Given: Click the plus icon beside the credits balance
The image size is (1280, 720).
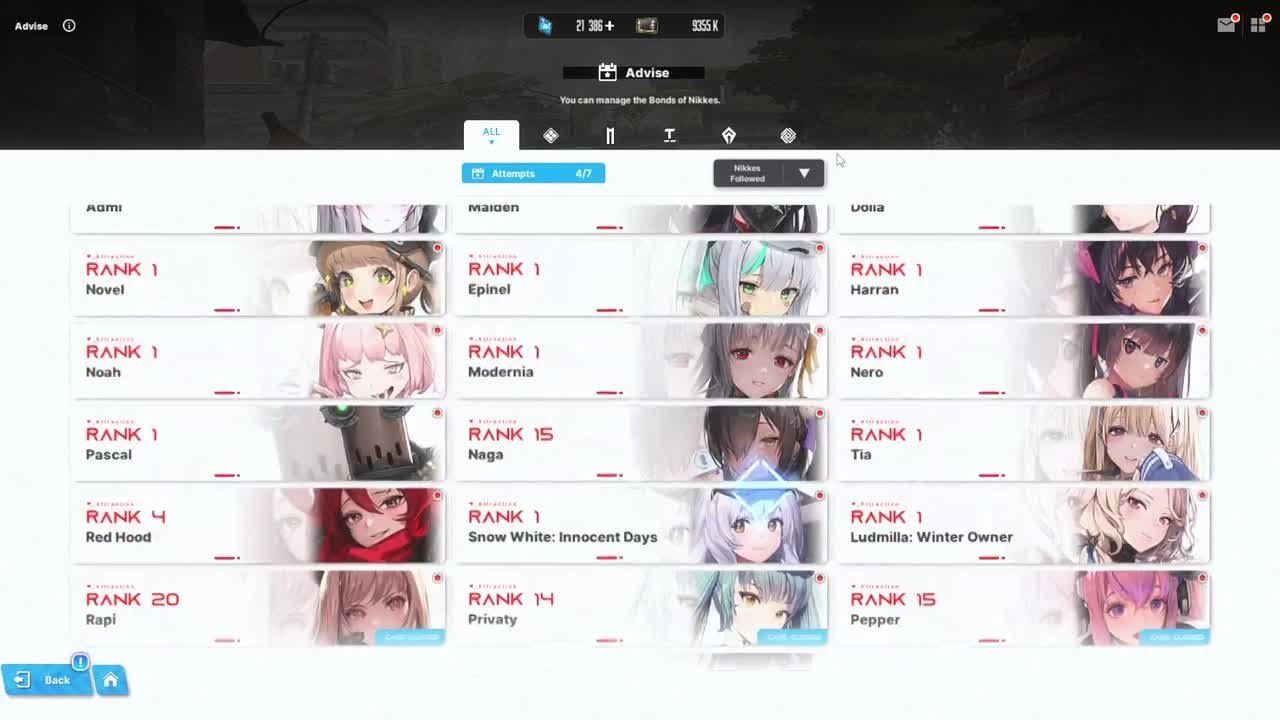Looking at the screenshot, I should coord(609,26).
